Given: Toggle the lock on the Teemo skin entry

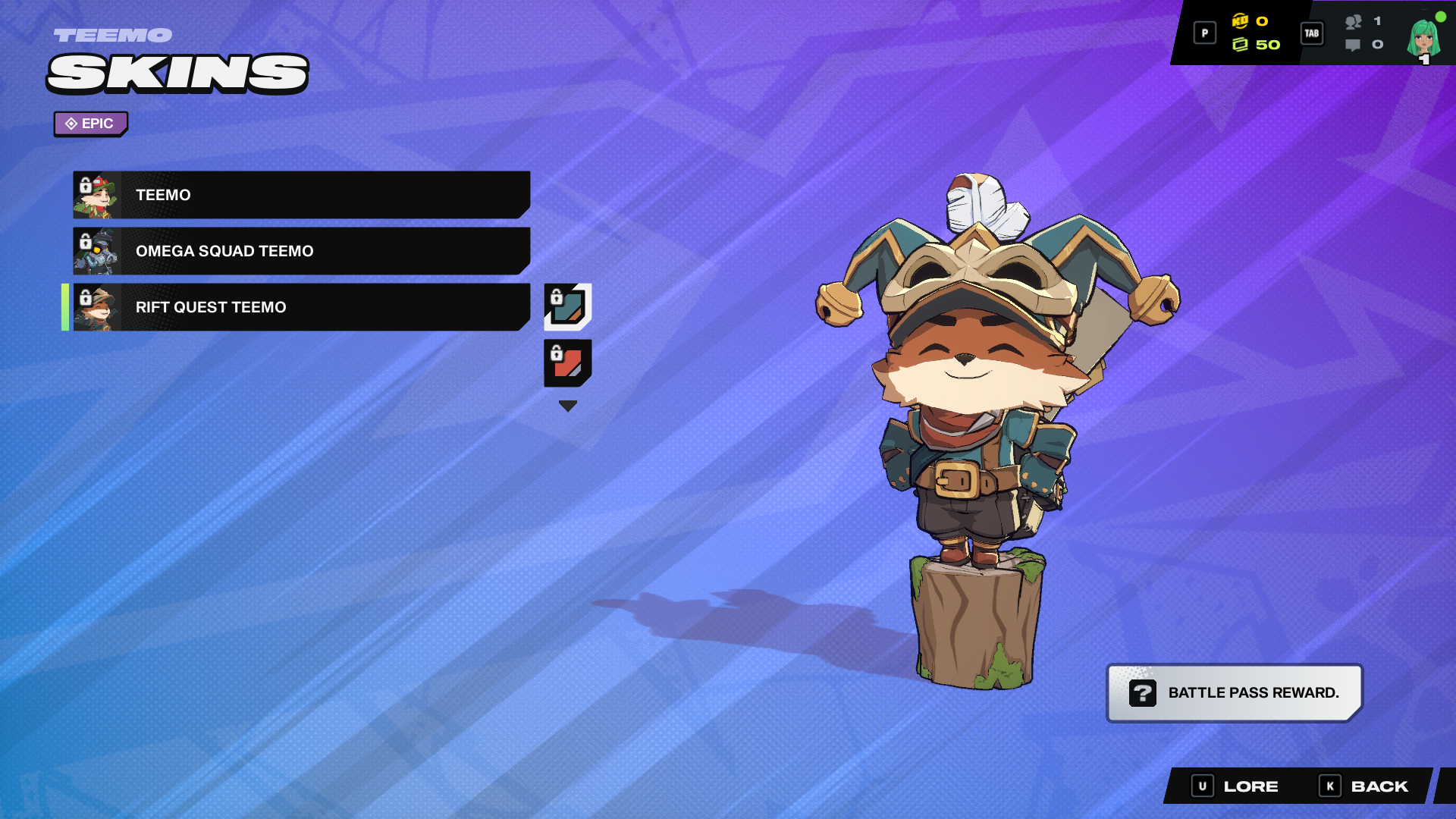Looking at the screenshot, I should pos(86,184).
